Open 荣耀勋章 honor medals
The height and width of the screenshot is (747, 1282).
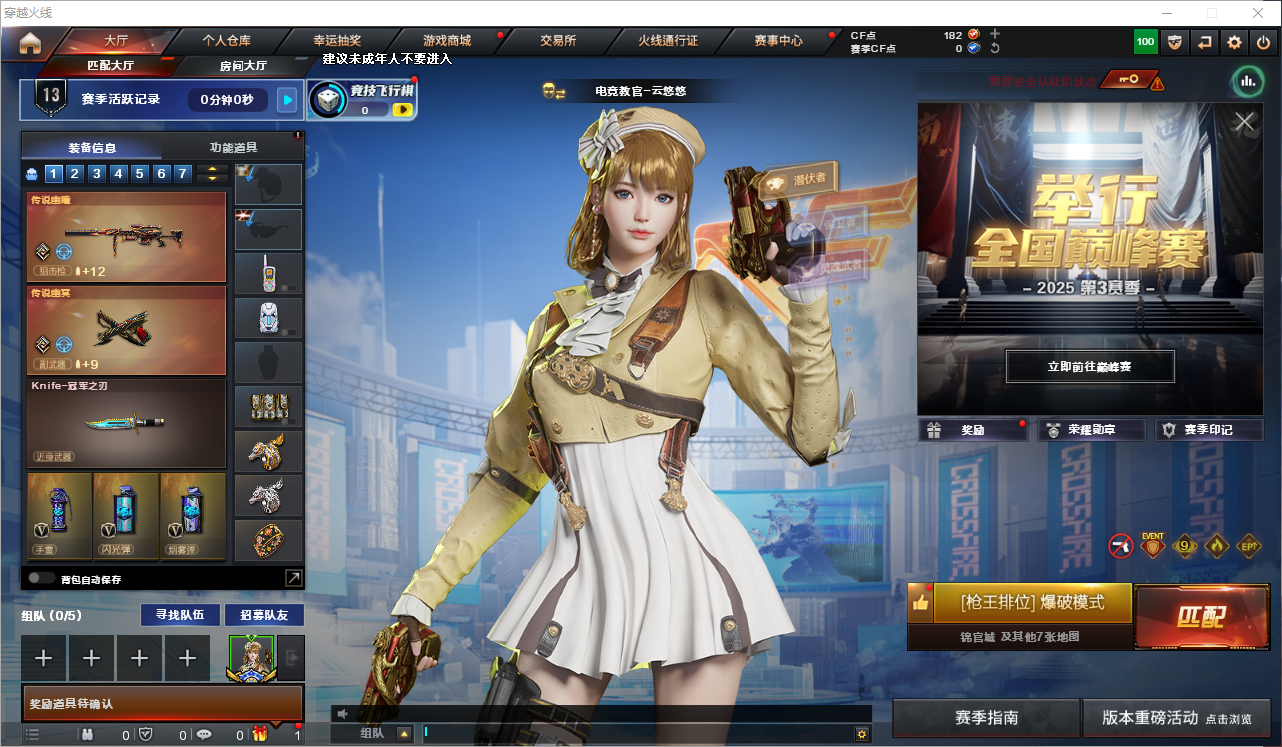pyautogui.click(x=1090, y=430)
